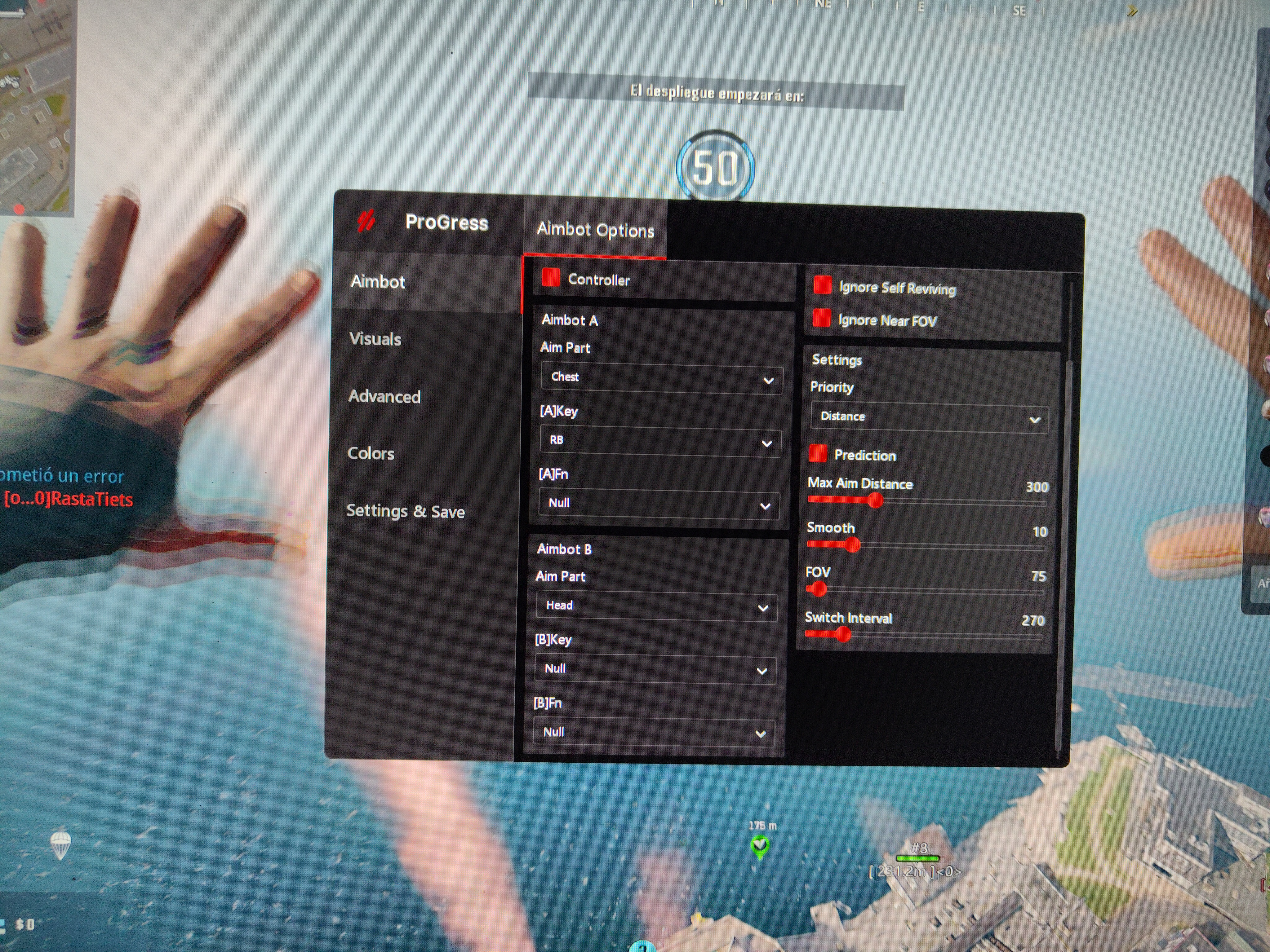Open Aimbot B Aim Part dropdown showing Head
1270x952 pixels.
pos(656,606)
